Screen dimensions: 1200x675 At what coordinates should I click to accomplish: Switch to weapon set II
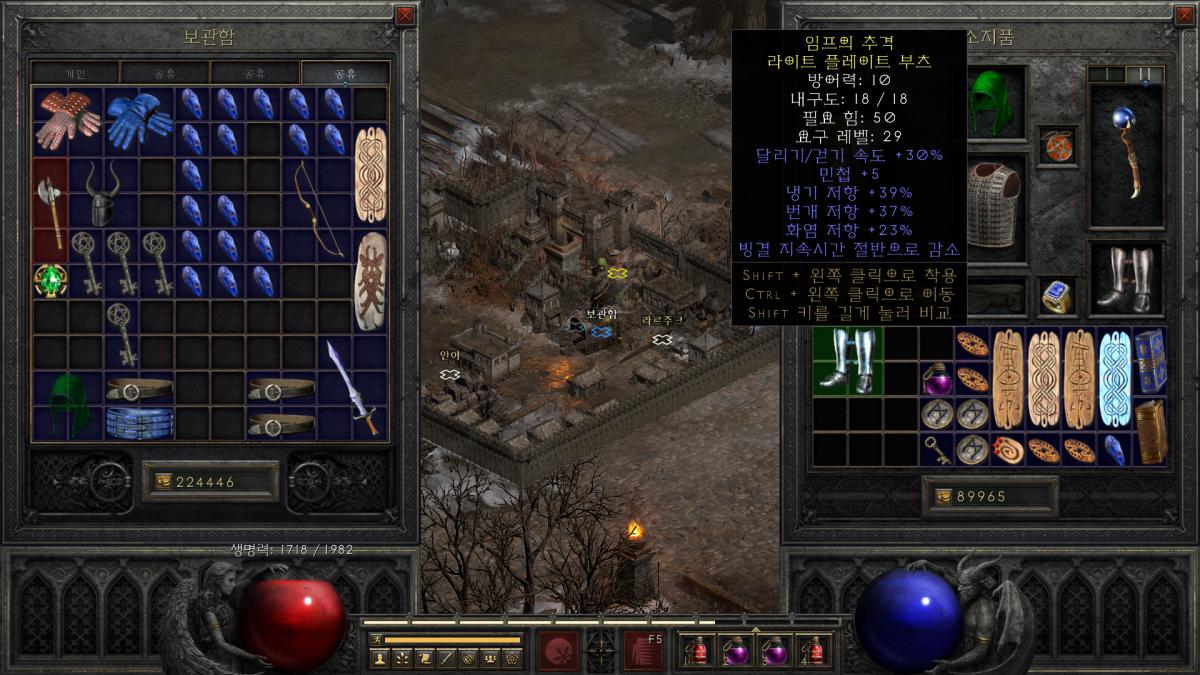(1145, 74)
